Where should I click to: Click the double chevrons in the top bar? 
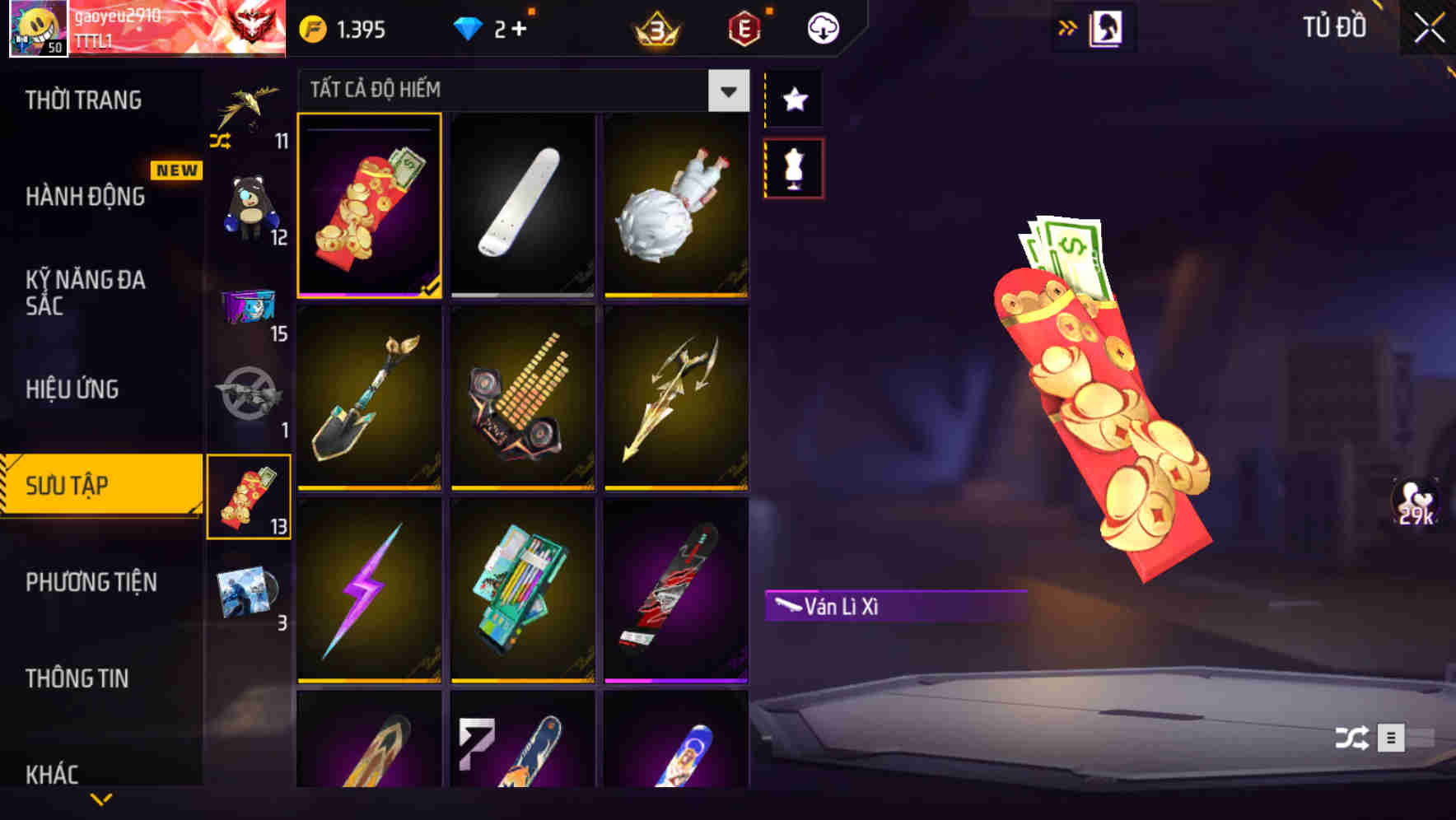(1068, 26)
